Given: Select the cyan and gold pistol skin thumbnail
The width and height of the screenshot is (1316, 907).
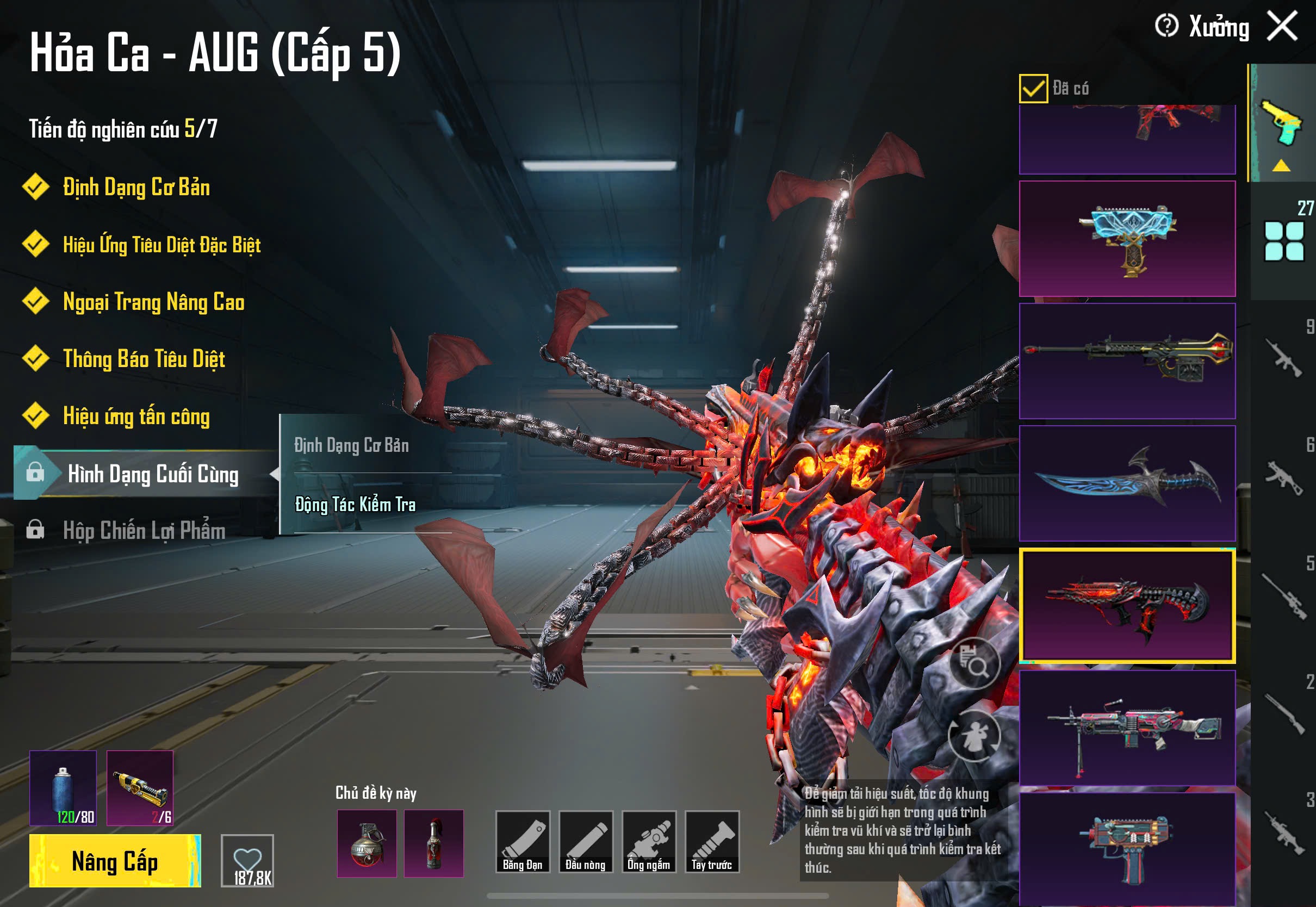Looking at the screenshot, I should (1127, 239).
